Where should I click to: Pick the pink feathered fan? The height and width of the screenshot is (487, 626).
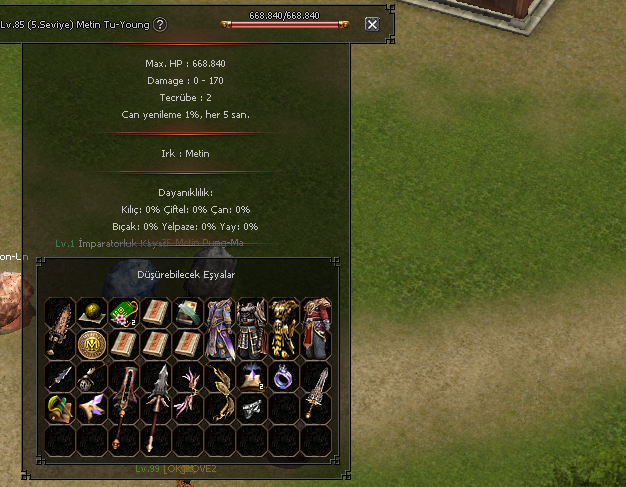pos(188,390)
